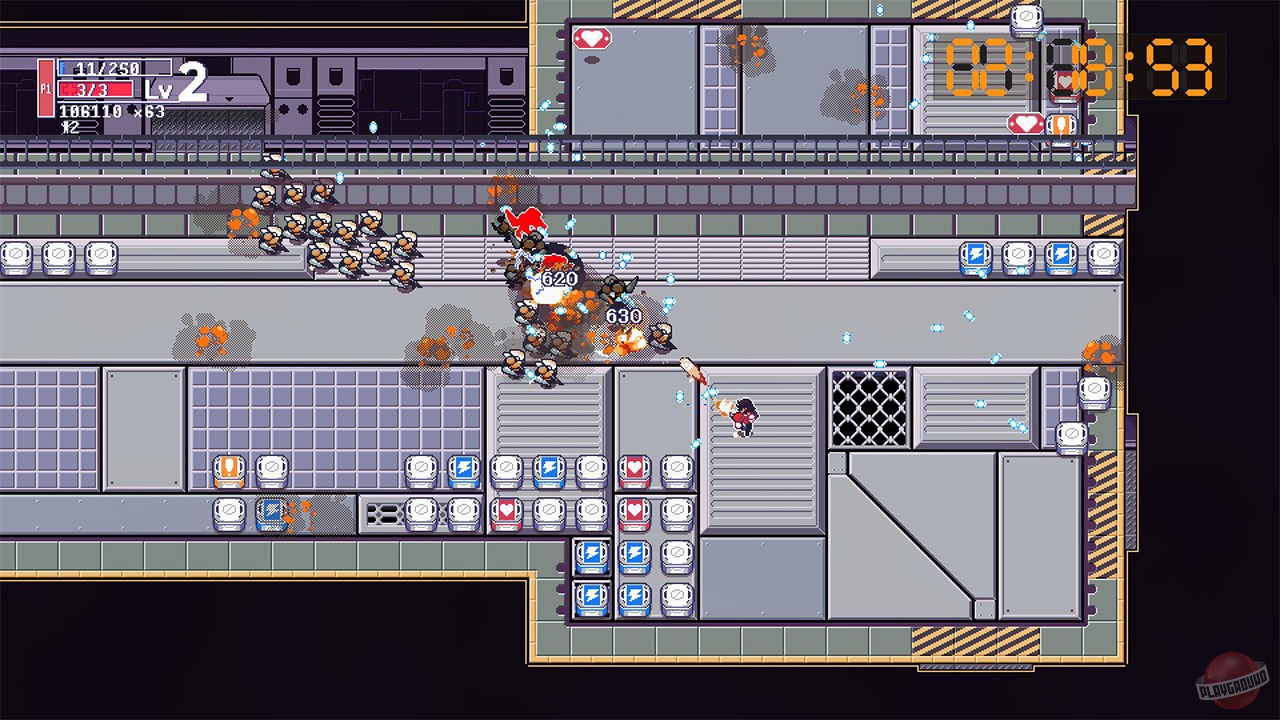Click the orange exclamation crate under the timer
Viewport: 1280px width, 720px height.
click(x=1061, y=124)
